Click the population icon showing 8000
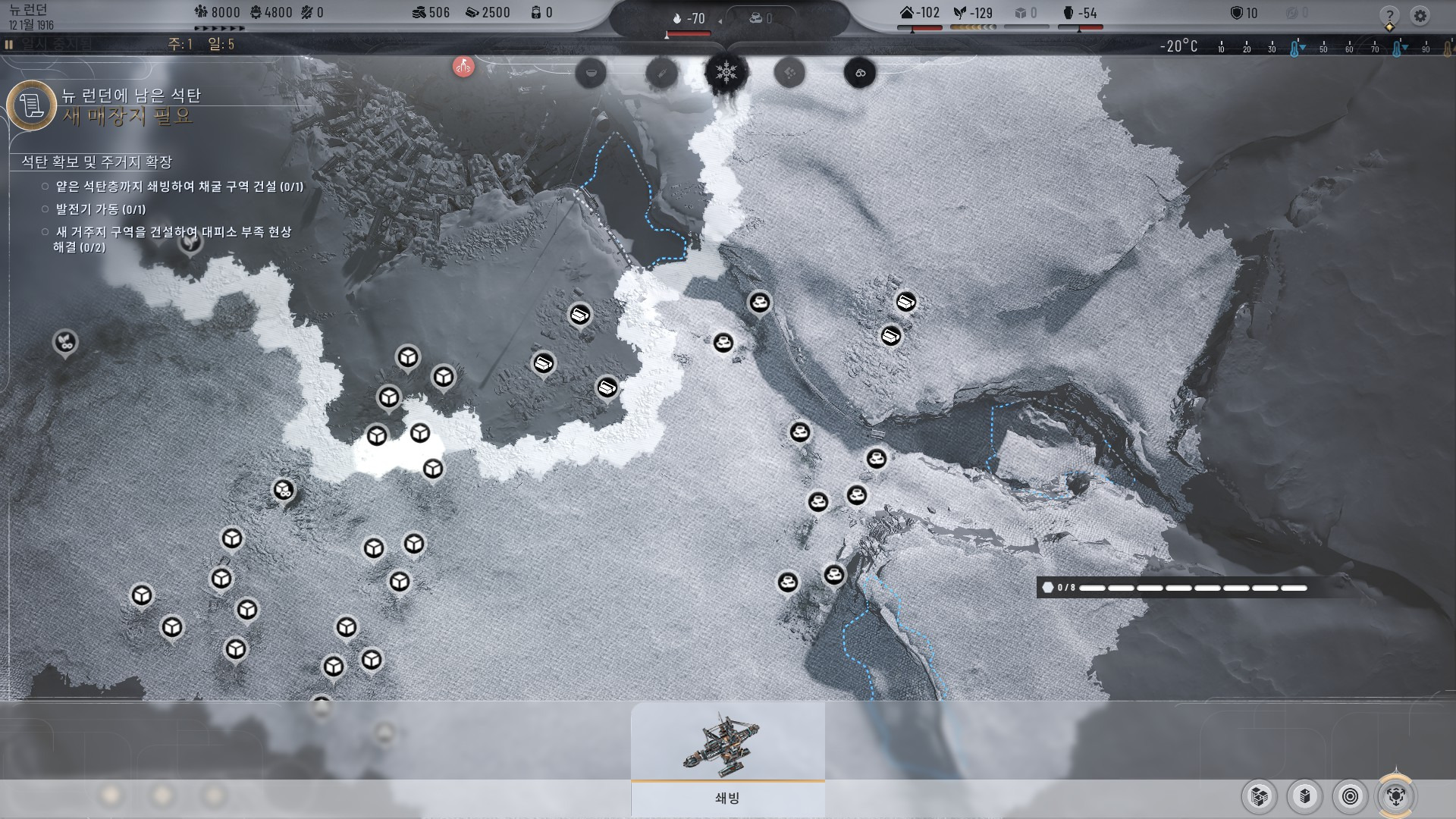The image size is (1456, 819). 201,12
